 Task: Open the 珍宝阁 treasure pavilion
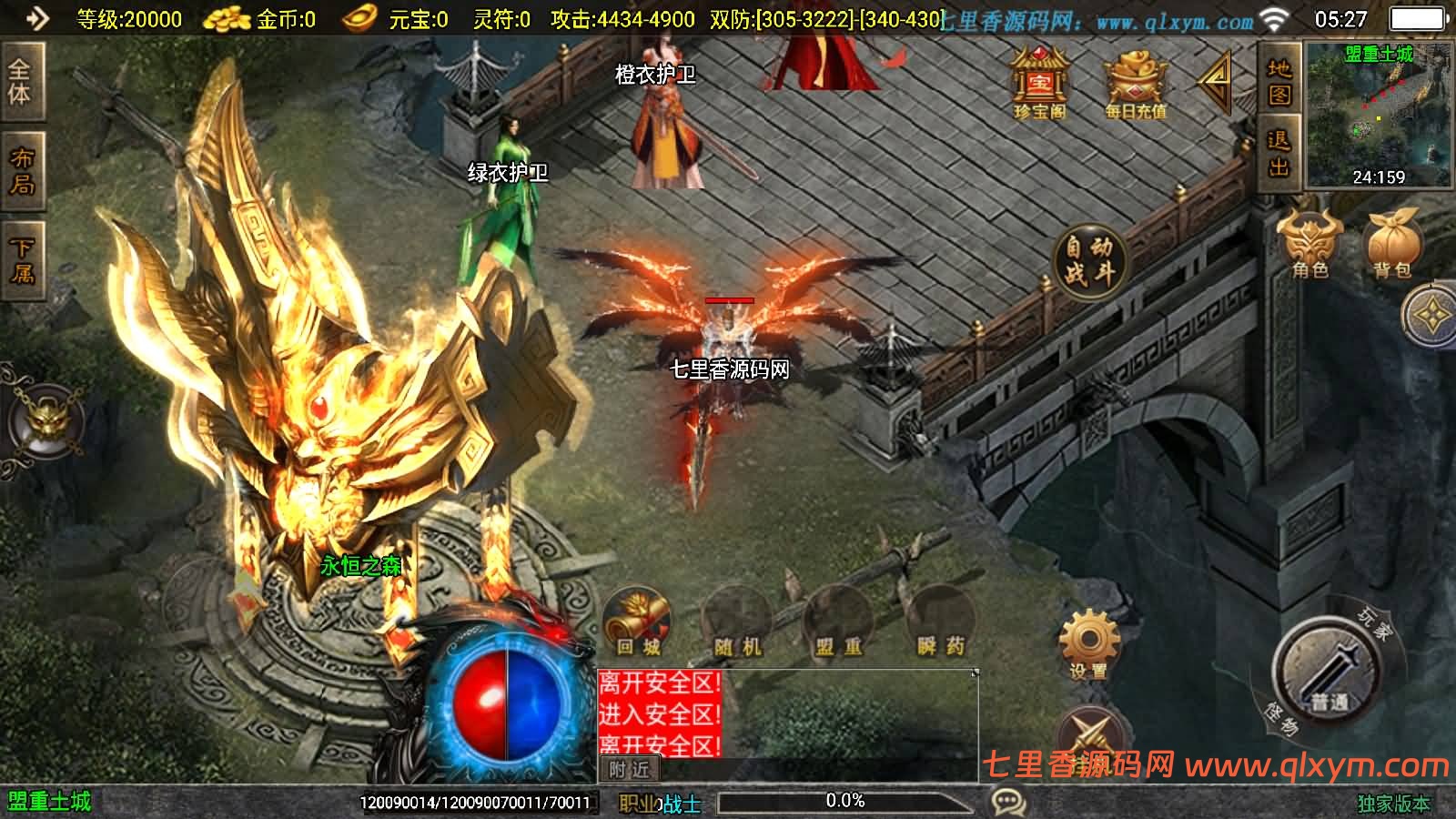[x=1040, y=82]
